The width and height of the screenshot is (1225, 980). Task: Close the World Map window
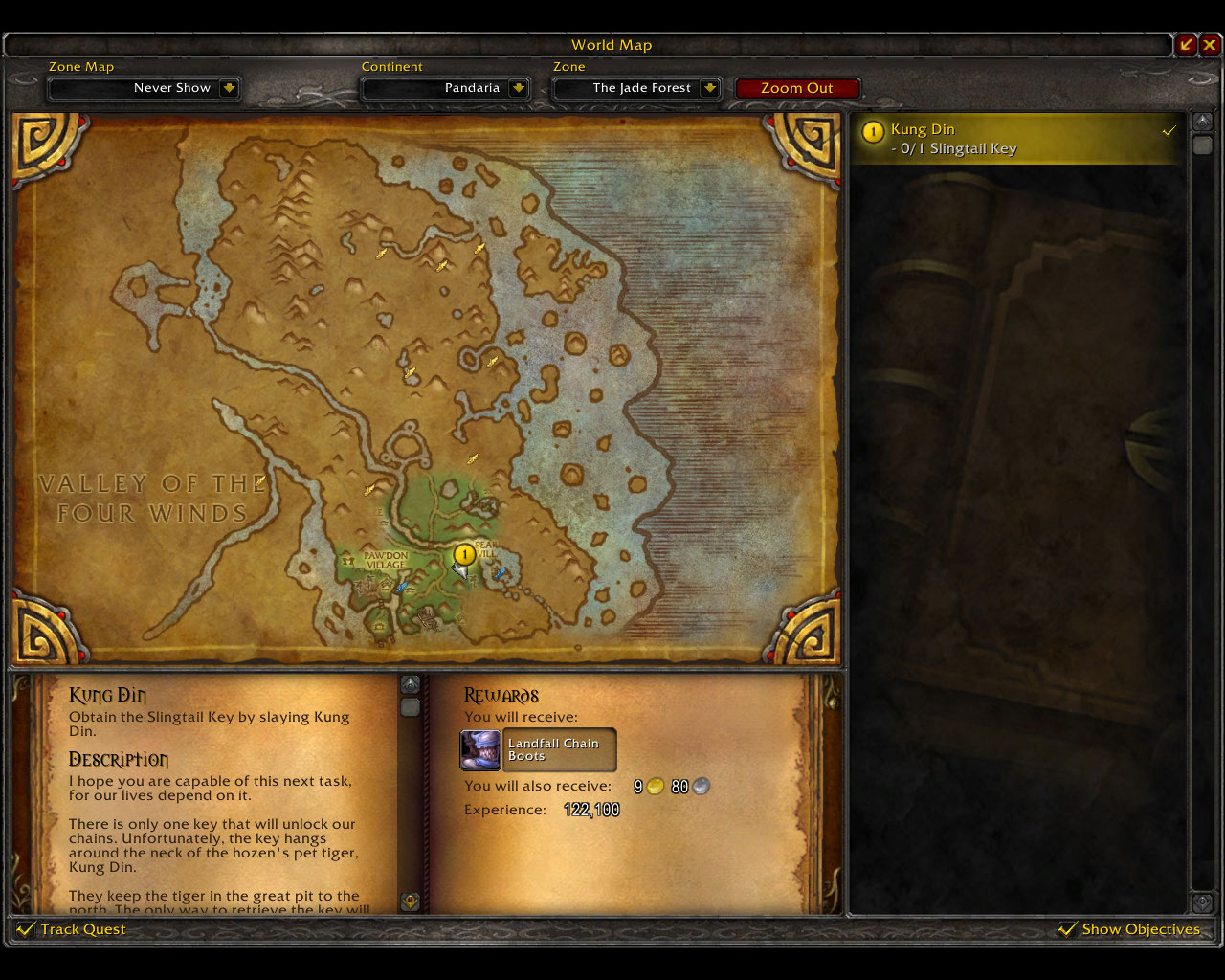1211,44
